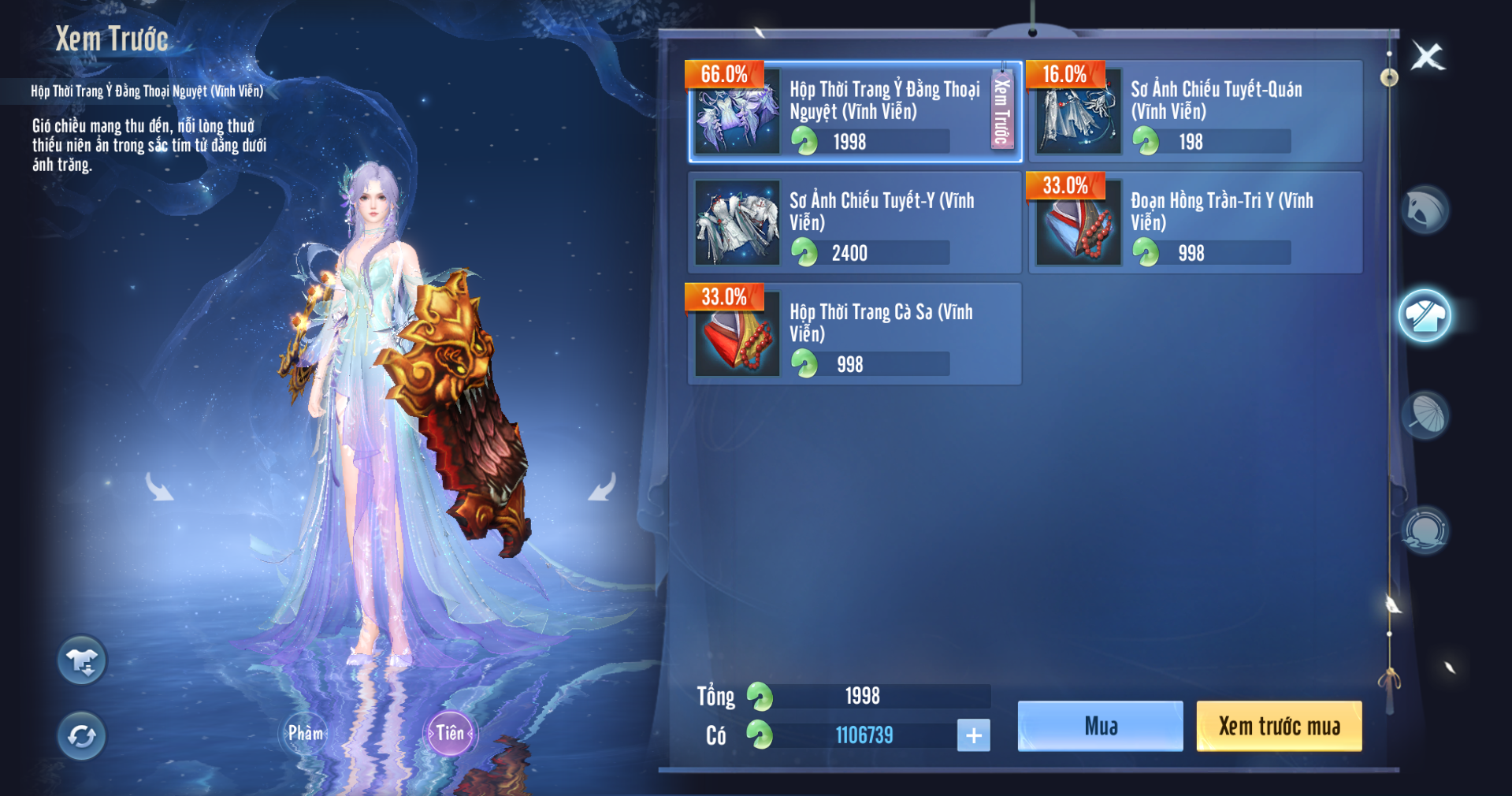
Task: Open the umbrella accessory category tab
Action: (x=1425, y=415)
